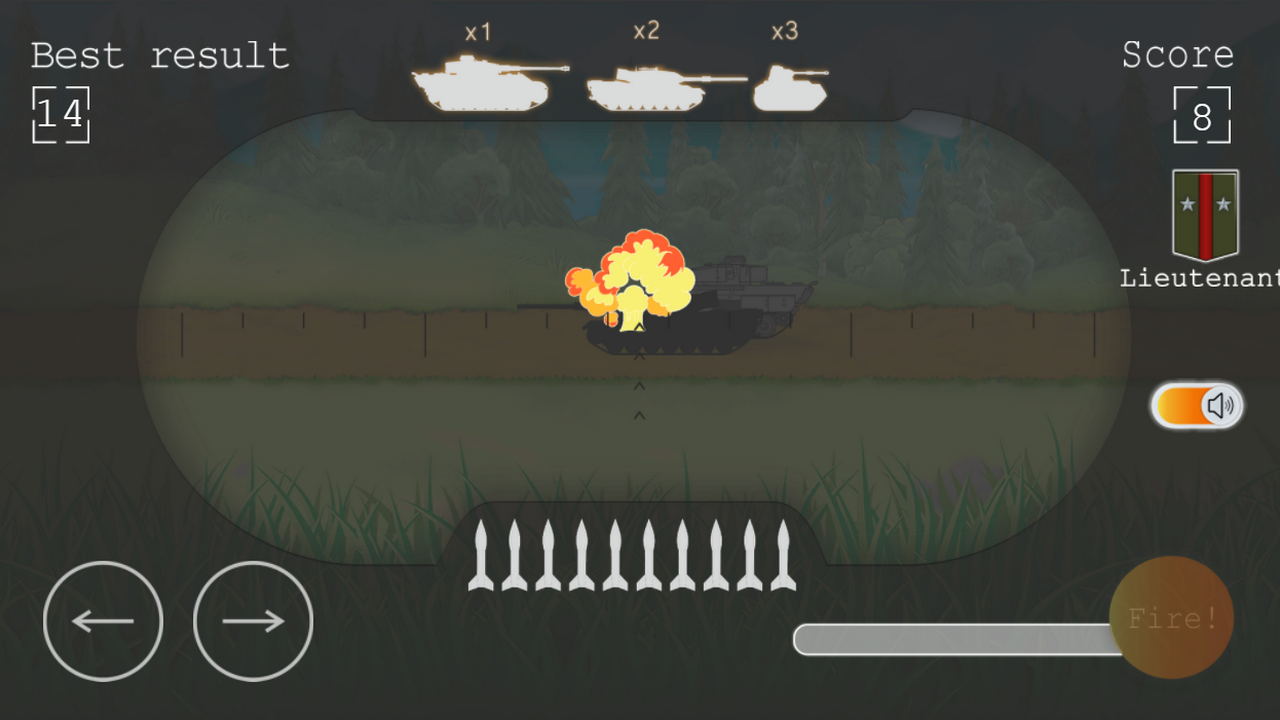
Task: Toggle the sound switch off
Action: 1196,405
